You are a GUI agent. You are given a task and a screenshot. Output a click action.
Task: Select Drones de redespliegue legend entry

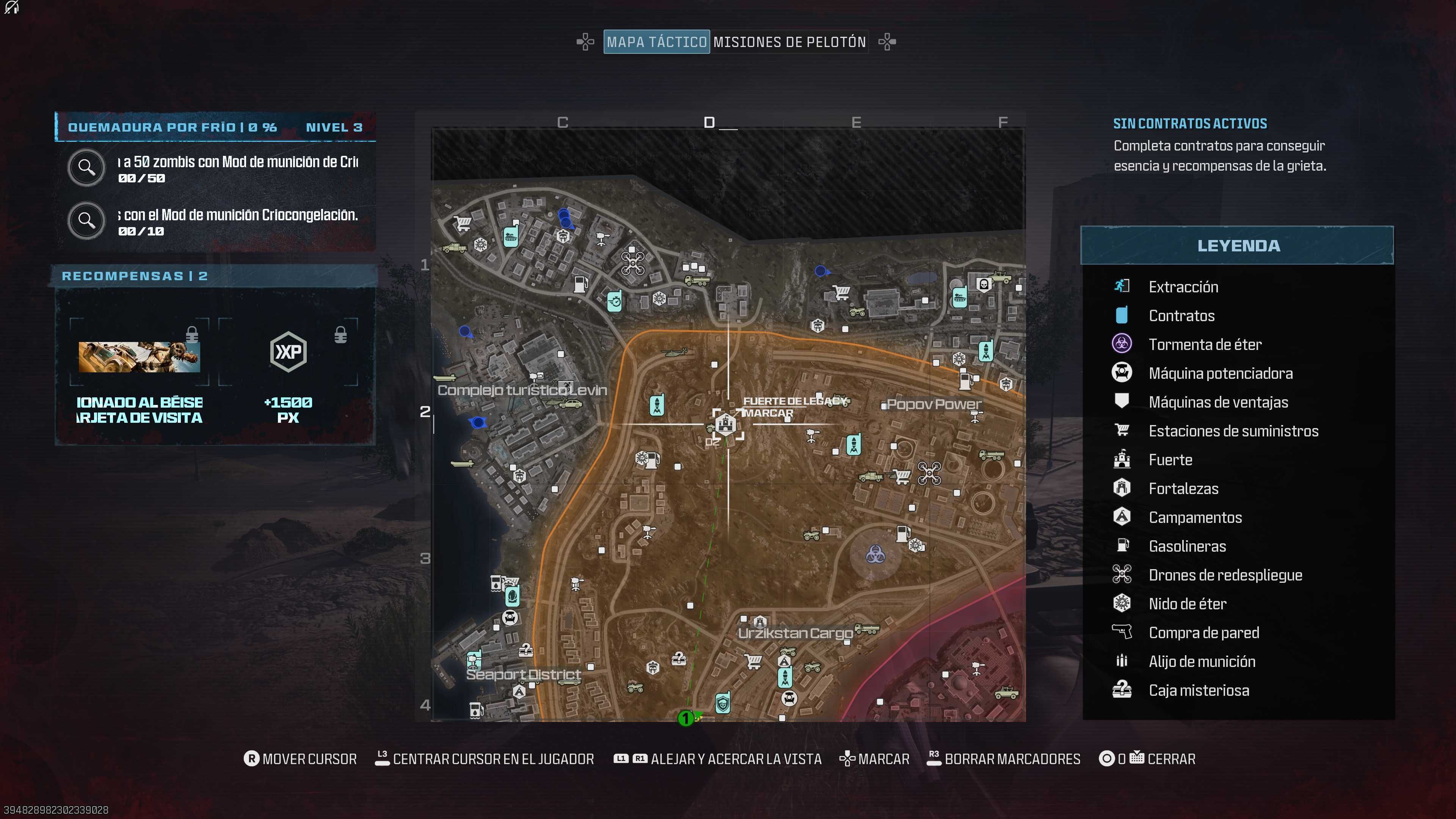[1225, 575]
